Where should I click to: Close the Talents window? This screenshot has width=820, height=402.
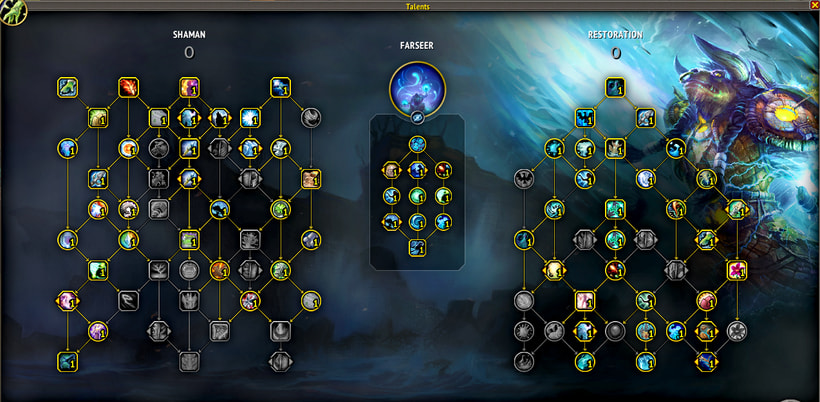pyautogui.click(x=813, y=5)
